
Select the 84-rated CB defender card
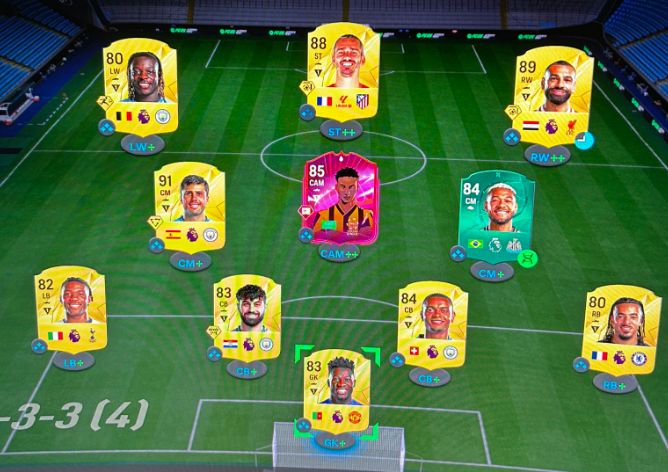432,324
